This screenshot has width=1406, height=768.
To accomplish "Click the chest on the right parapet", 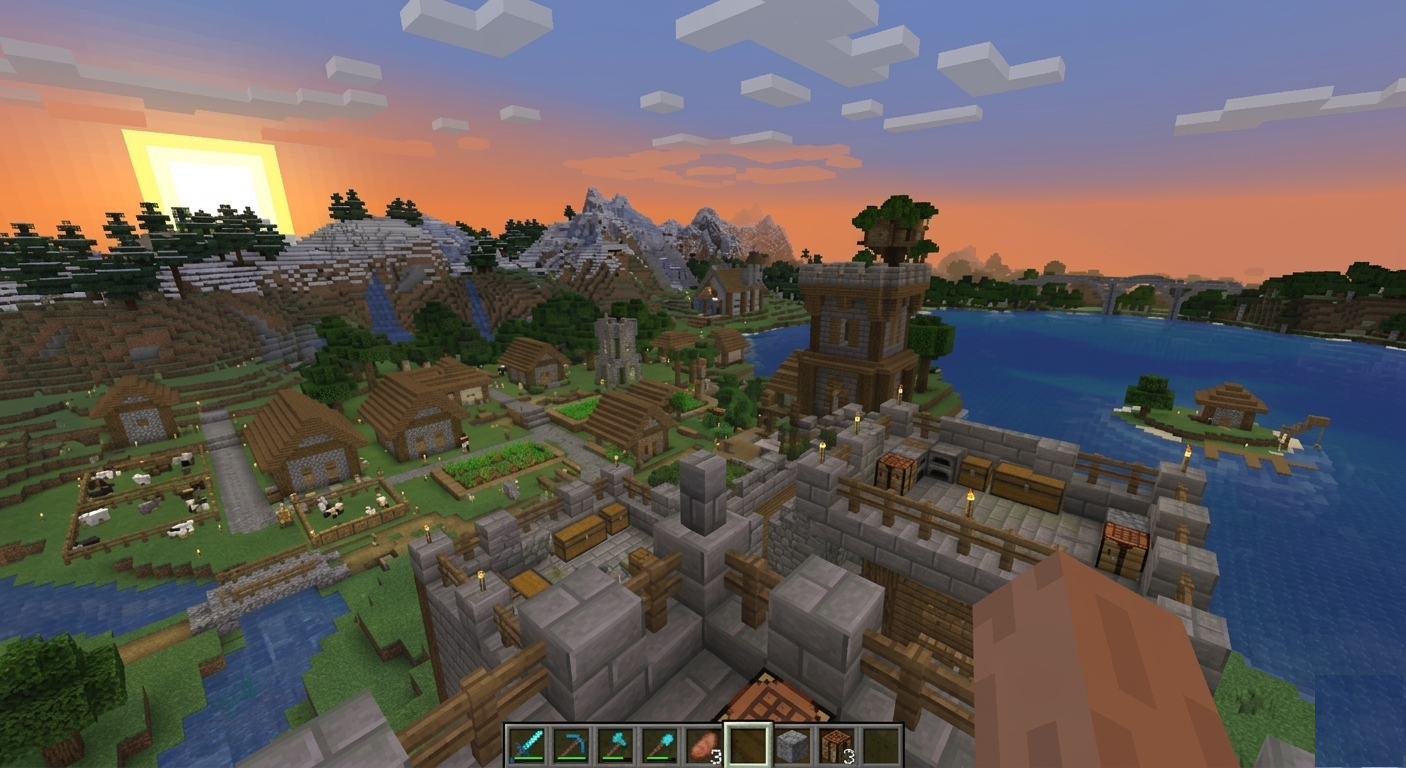I will point(1124,545).
